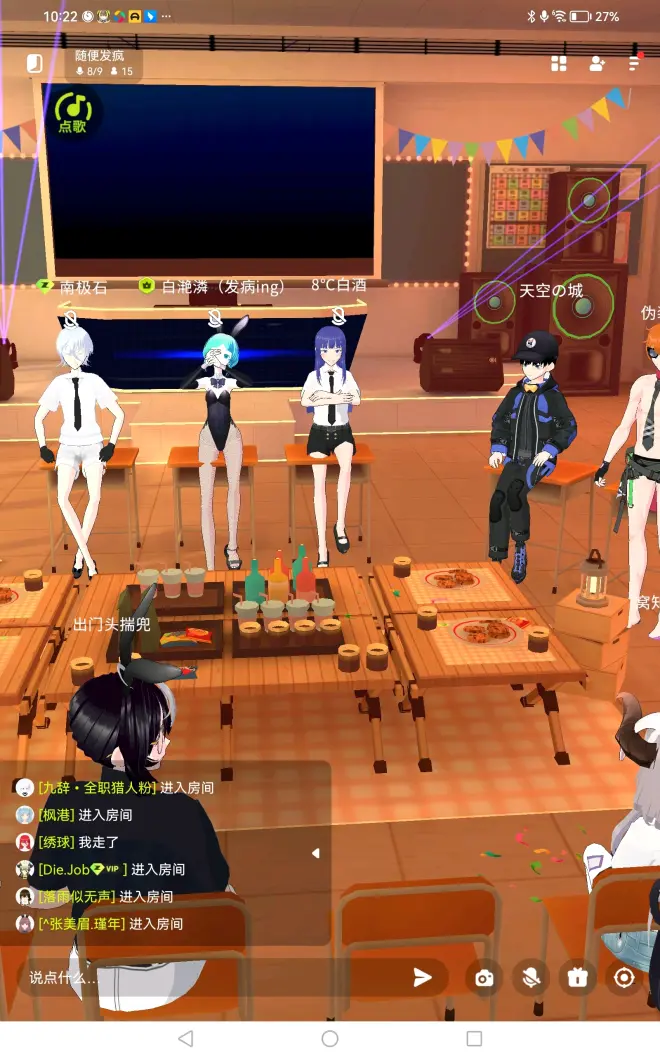Go back with Android back button

[185, 1039]
